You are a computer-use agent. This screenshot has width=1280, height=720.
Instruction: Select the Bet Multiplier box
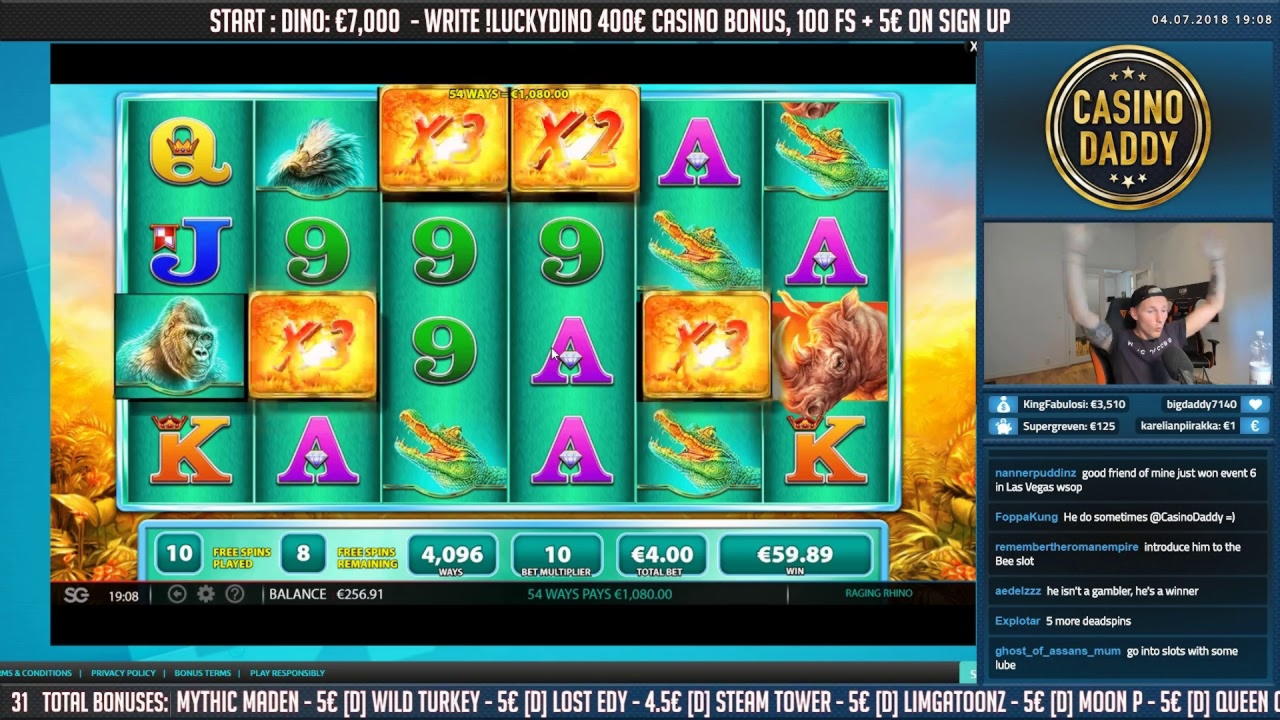557,556
